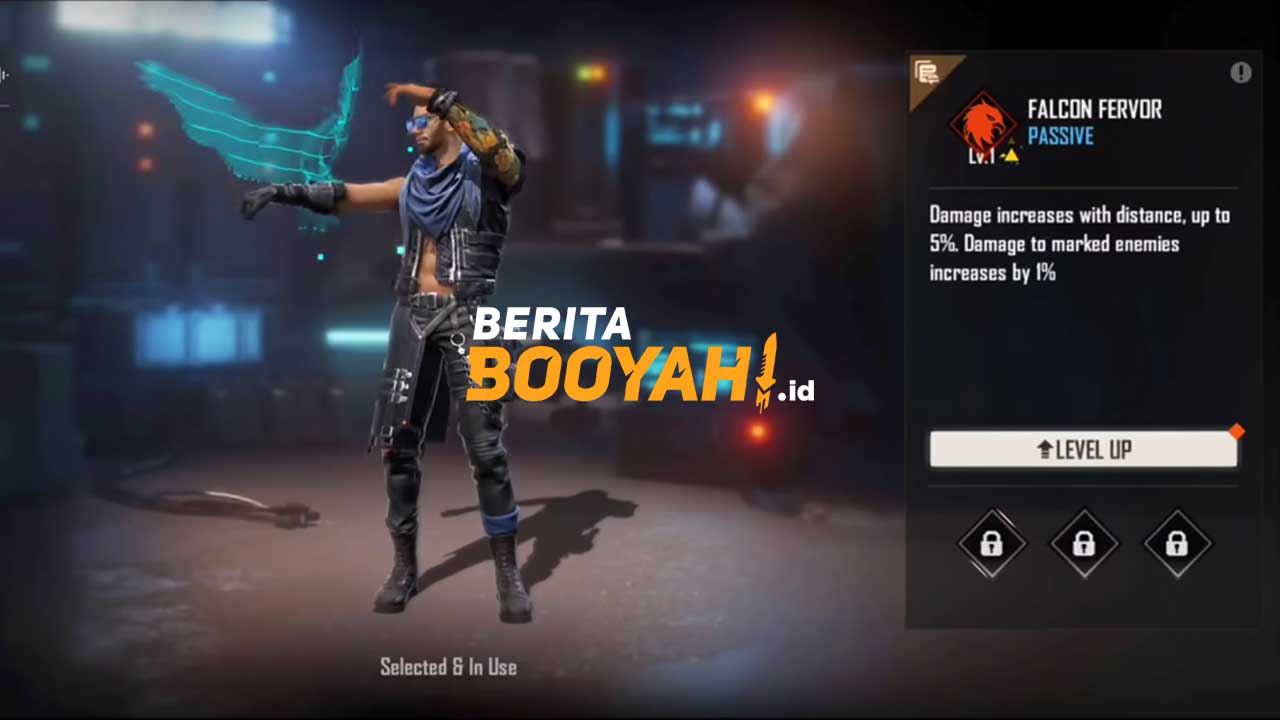Click the orange diamond on Level Up button
Viewport: 1280px width, 720px height.
pyautogui.click(x=1237, y=433)
